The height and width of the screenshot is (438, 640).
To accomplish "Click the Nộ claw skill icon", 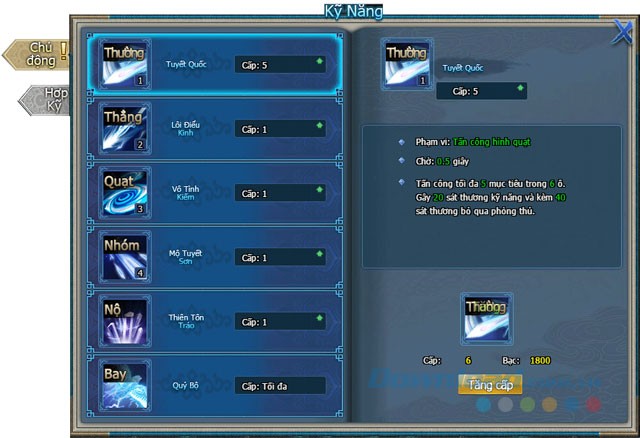I will [125, 321].
